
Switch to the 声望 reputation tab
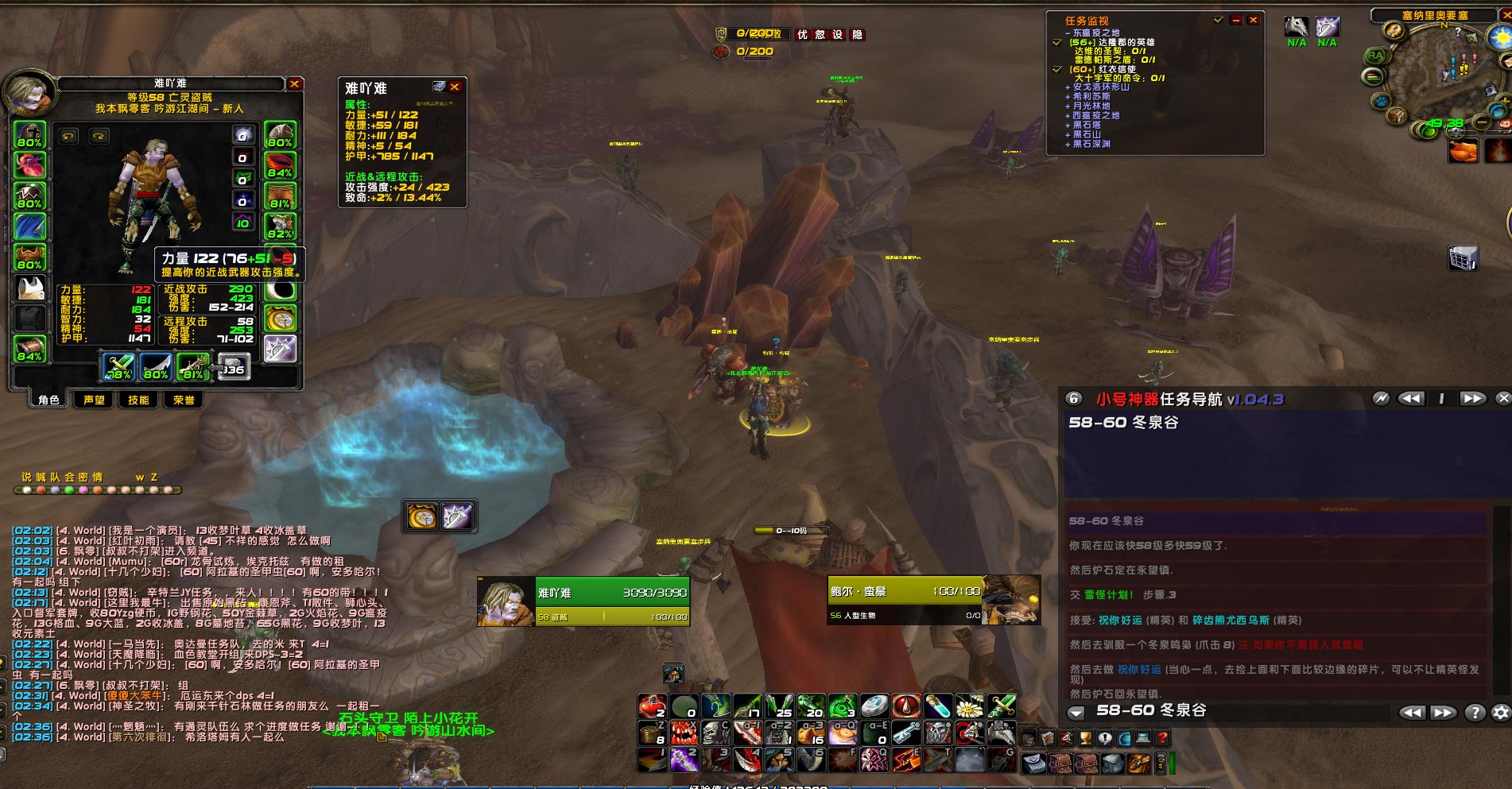point(94,400)
